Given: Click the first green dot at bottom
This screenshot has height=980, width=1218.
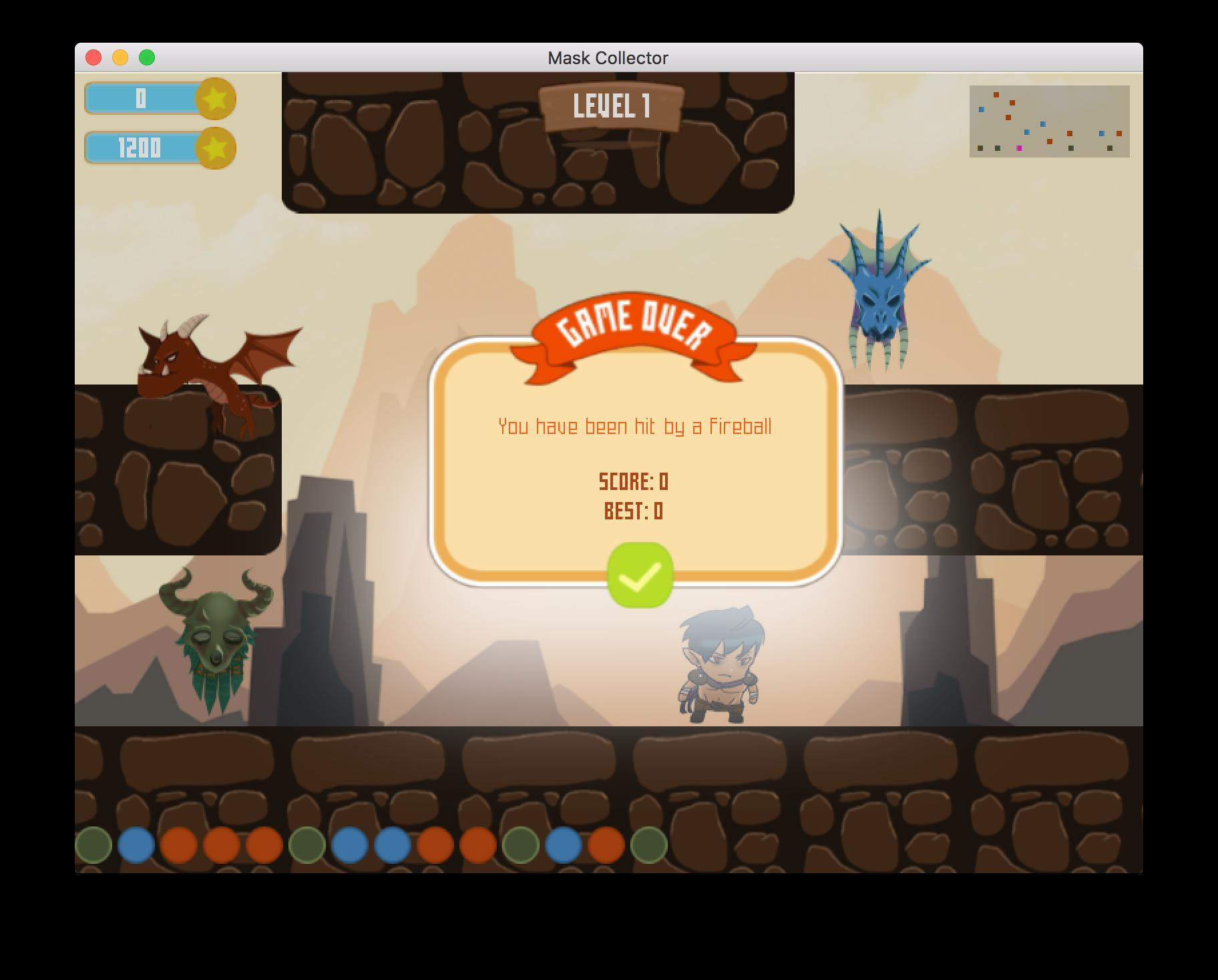Looking at the screenshot, I should point(93,845).
